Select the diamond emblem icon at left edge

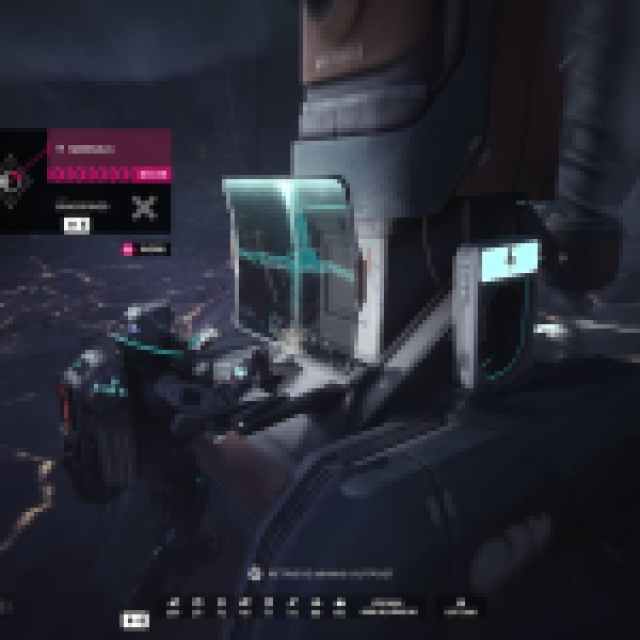14,180
